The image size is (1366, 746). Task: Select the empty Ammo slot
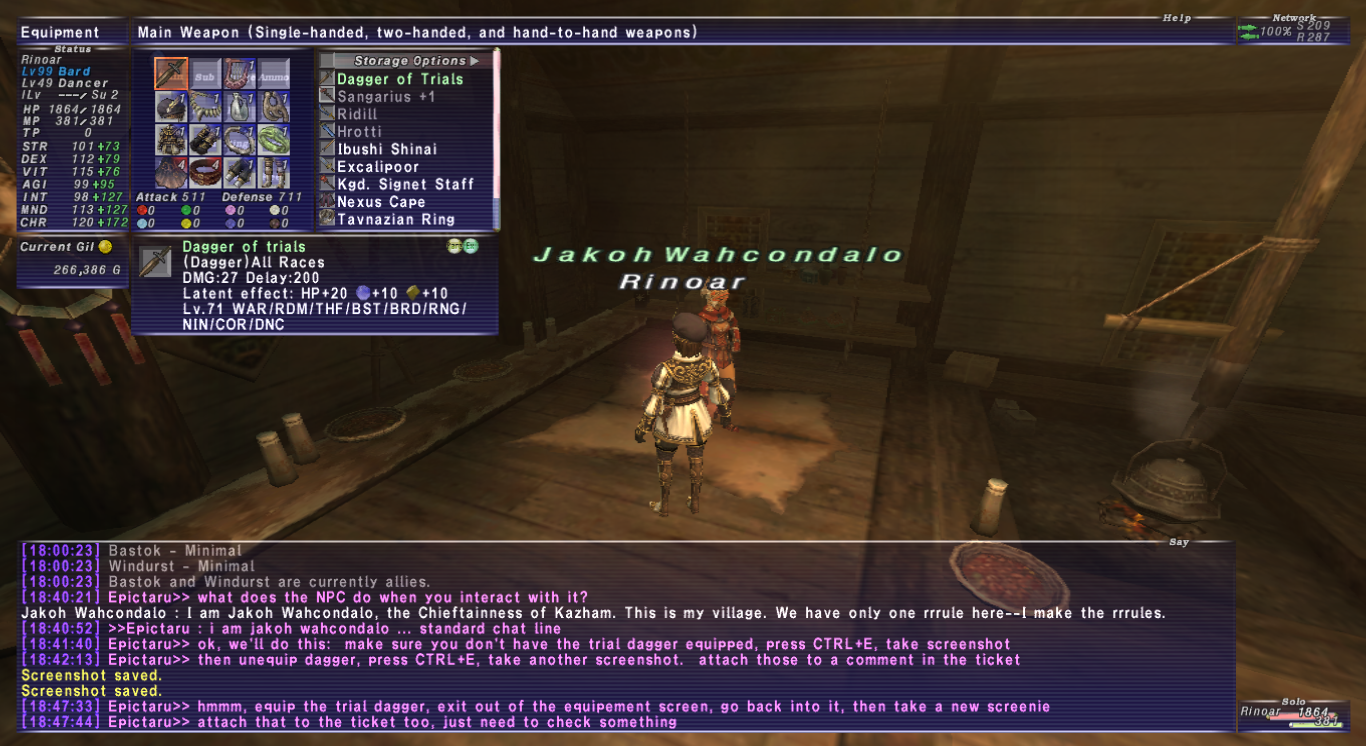coord(275,72)
